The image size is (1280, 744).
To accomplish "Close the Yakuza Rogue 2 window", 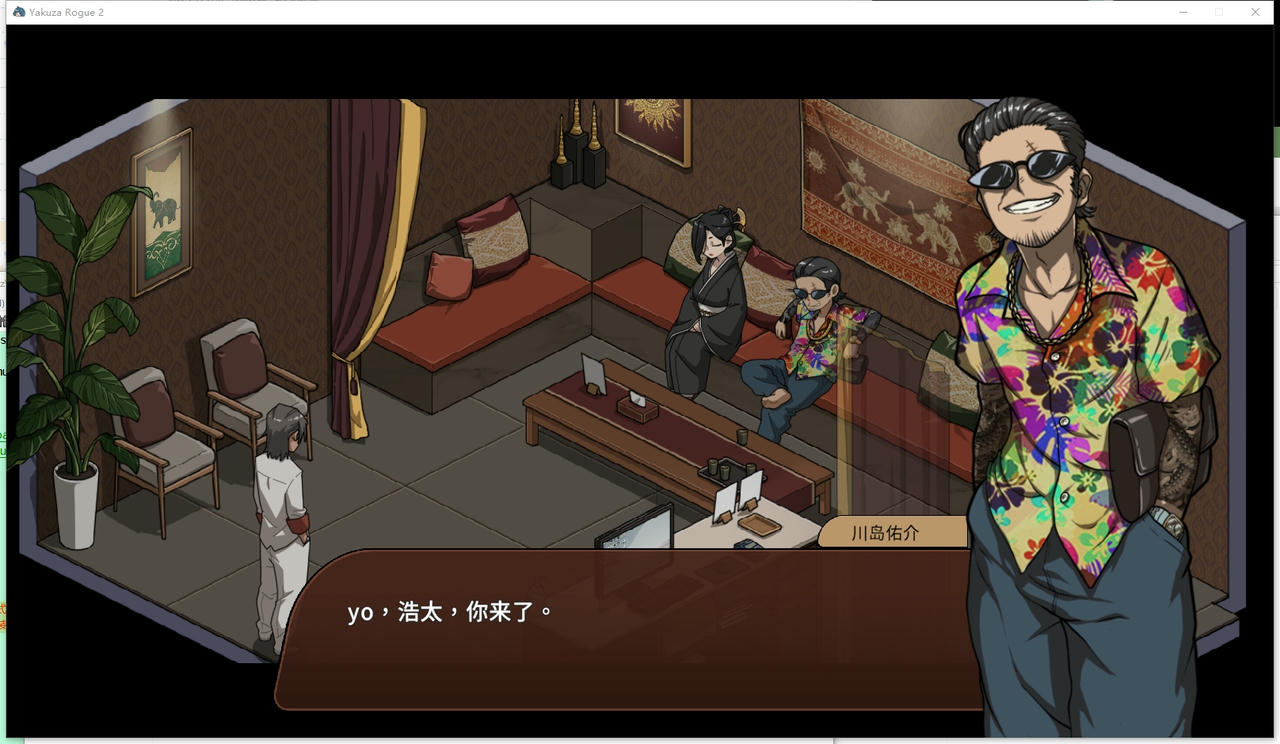I will click(1255, 12).
